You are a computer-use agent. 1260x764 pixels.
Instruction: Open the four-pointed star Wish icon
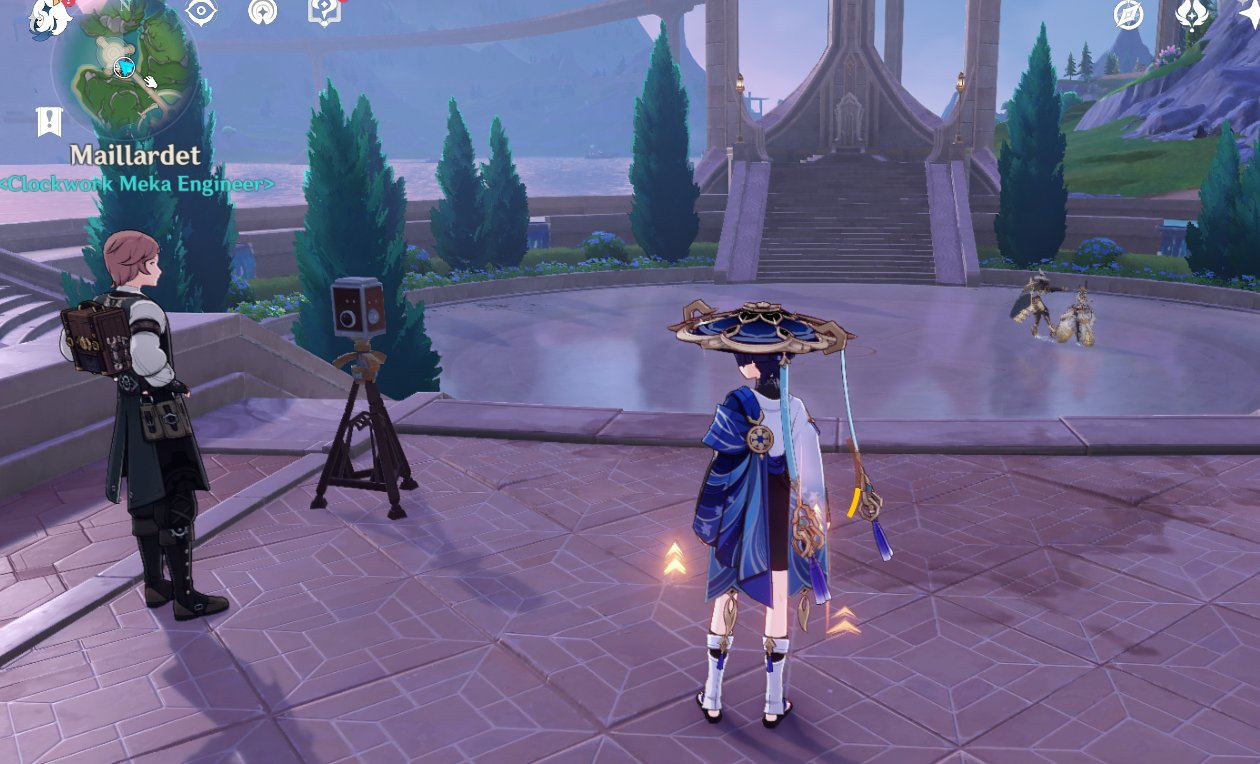pyautogui.click(x=1250, y=12)
